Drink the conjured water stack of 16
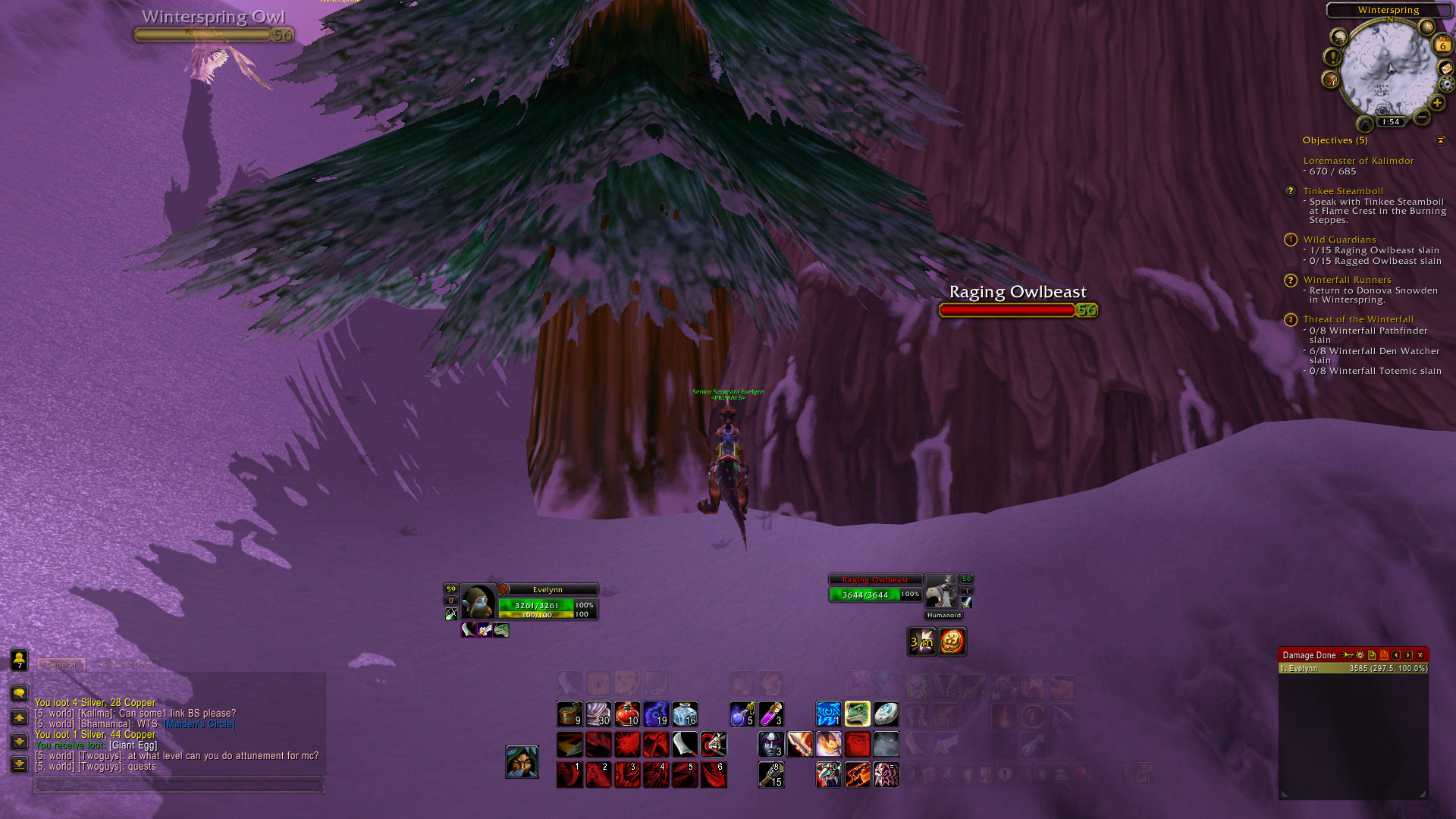This screenshot has width=1456, height=819. coord(685,713)
